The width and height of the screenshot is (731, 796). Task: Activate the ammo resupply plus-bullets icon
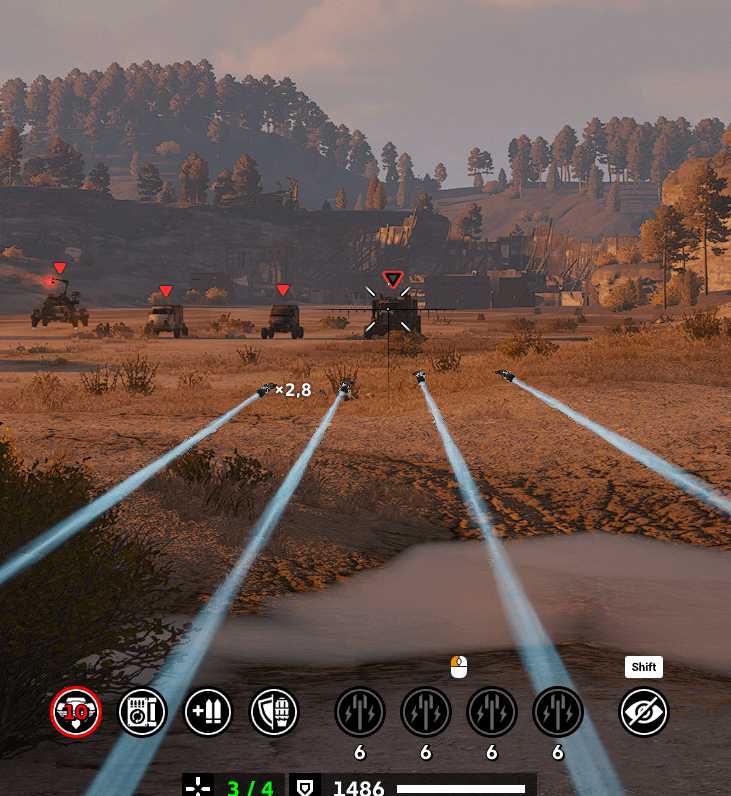[208, 712]
